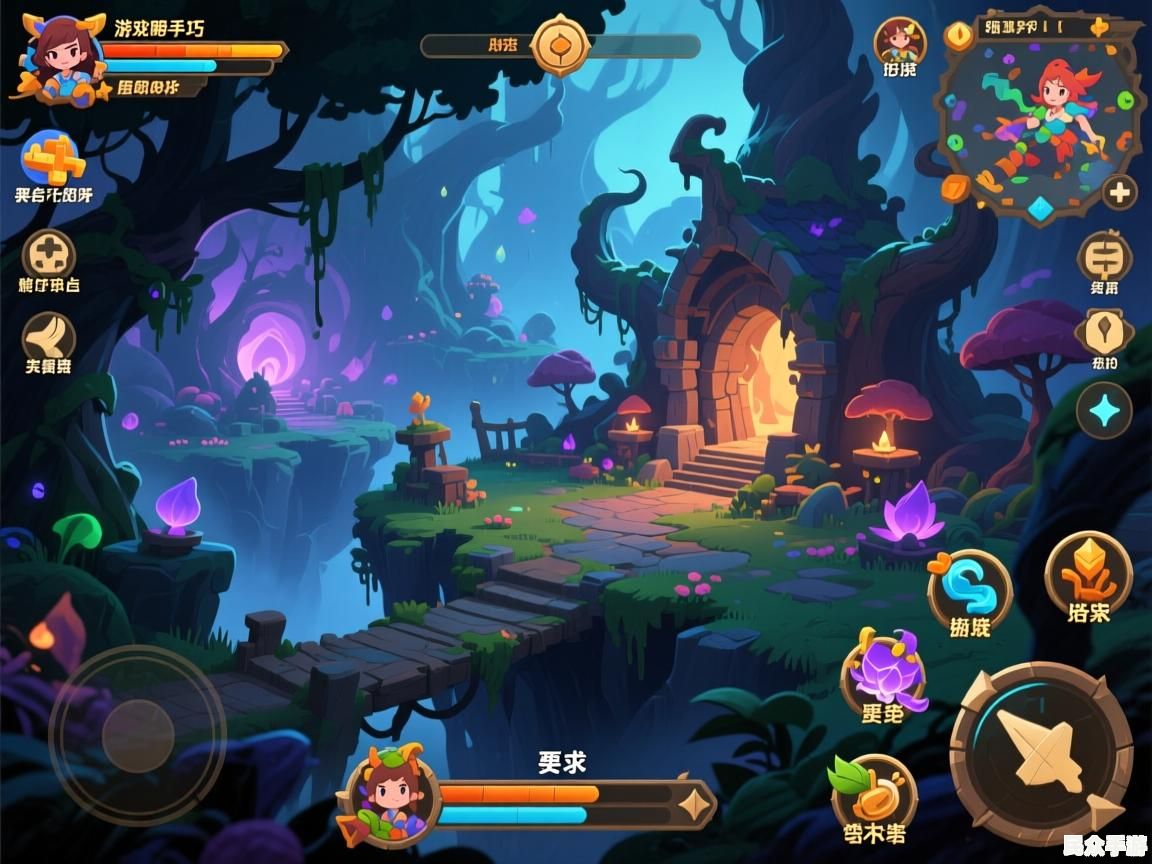
Task: Click the diamond icon on the bottom bar
Action: tap(691, 803)
